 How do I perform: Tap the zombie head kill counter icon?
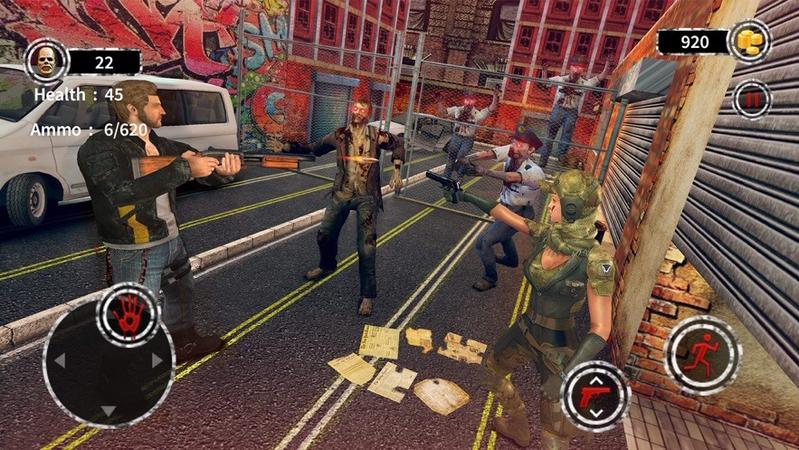click(x=44, y=61)
